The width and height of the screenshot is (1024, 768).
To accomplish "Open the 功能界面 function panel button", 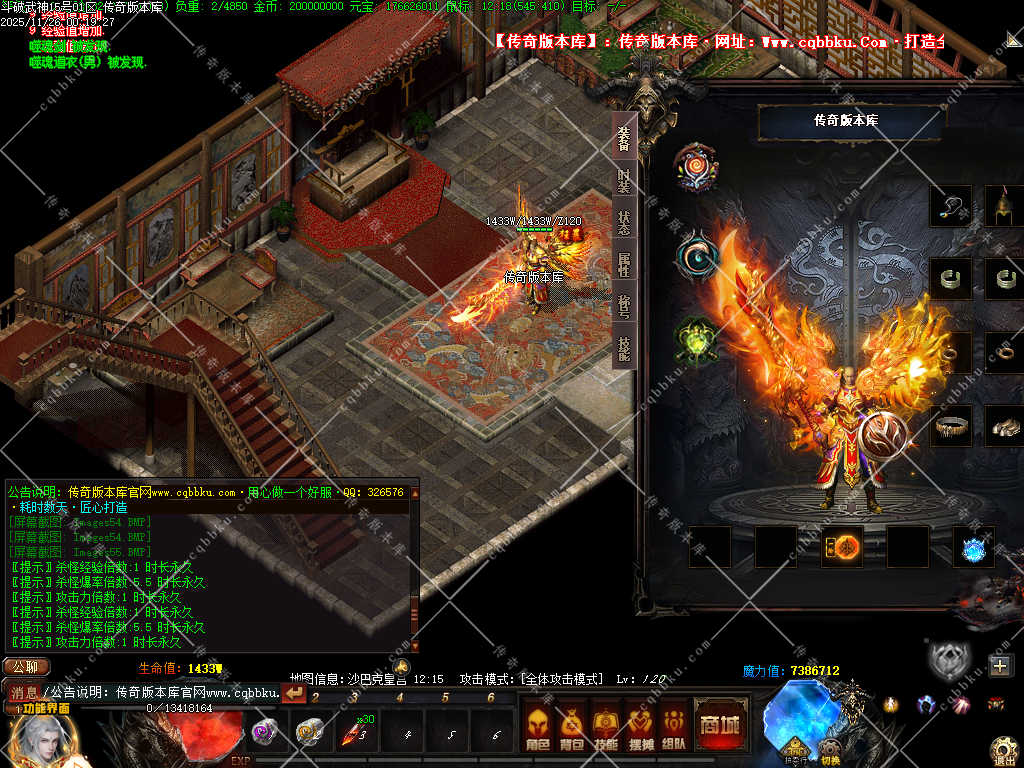I will click(40, 708).
